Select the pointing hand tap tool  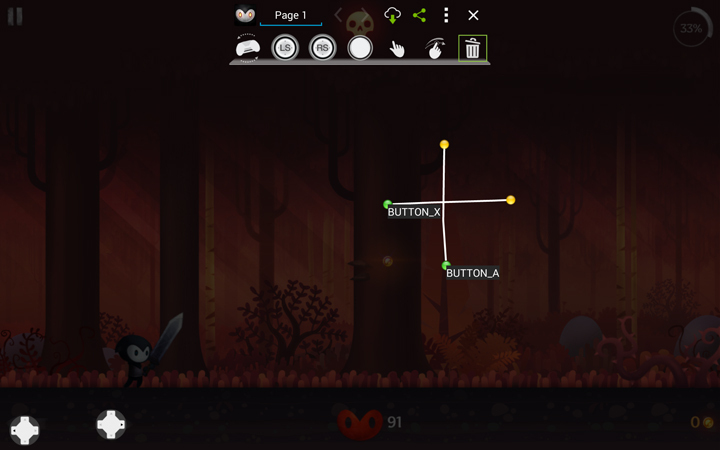(x=397, y=48)
